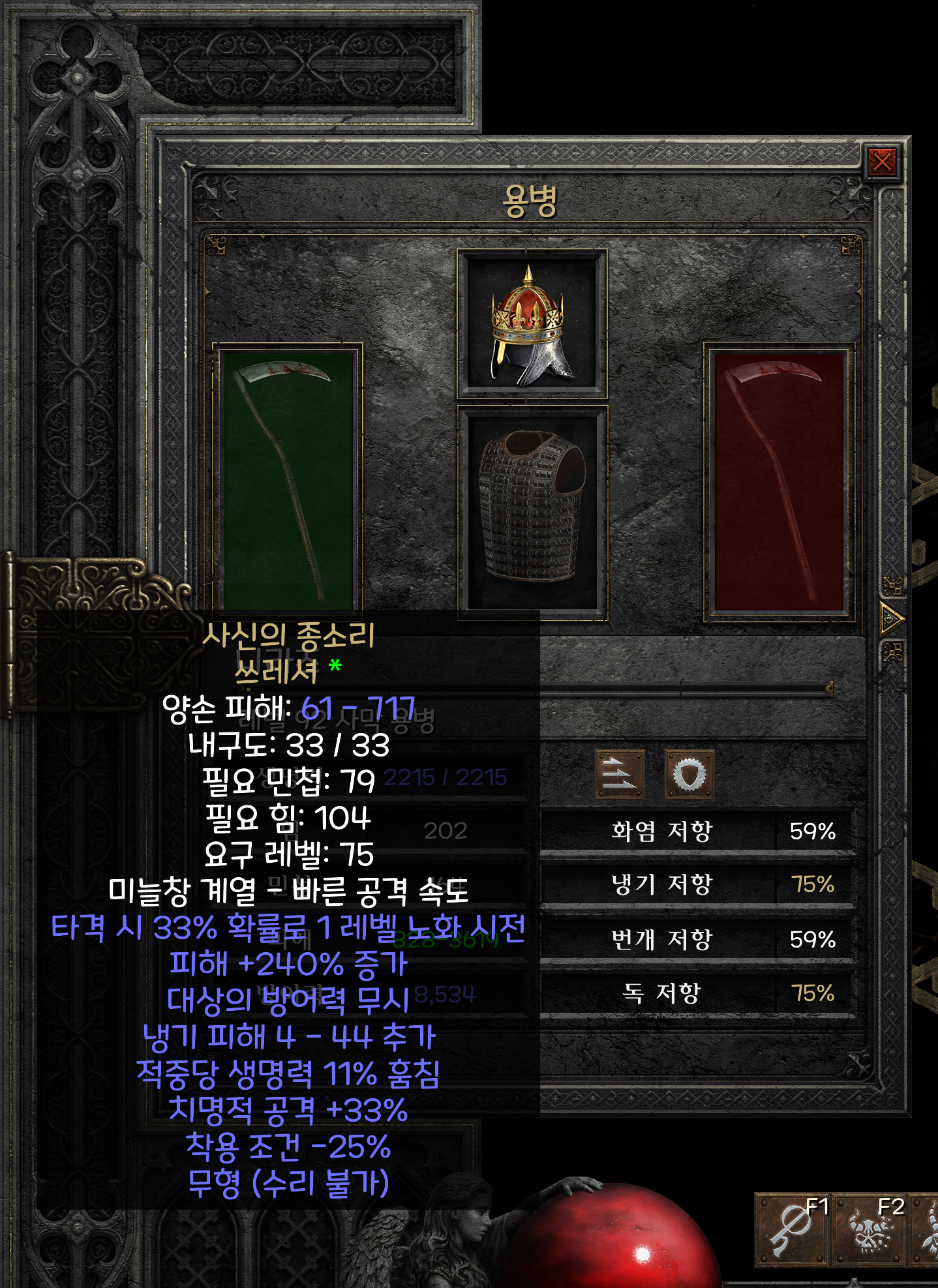Click the triple-arrow button in the stats panel
Image resolution: width=938 pixels, height=1288 pixels.
click(620, 774)
